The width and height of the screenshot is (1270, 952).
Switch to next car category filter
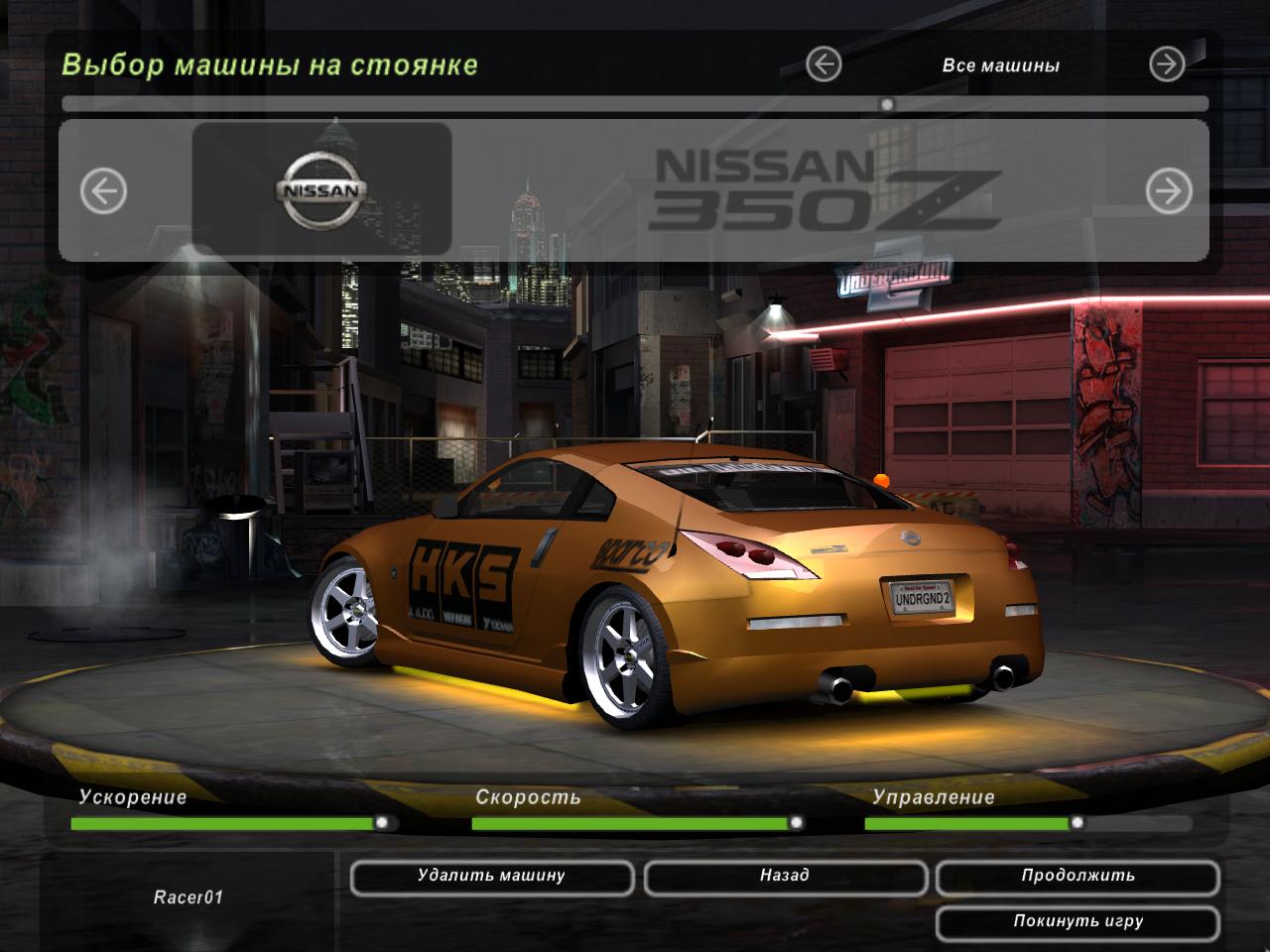[1167, 64]
